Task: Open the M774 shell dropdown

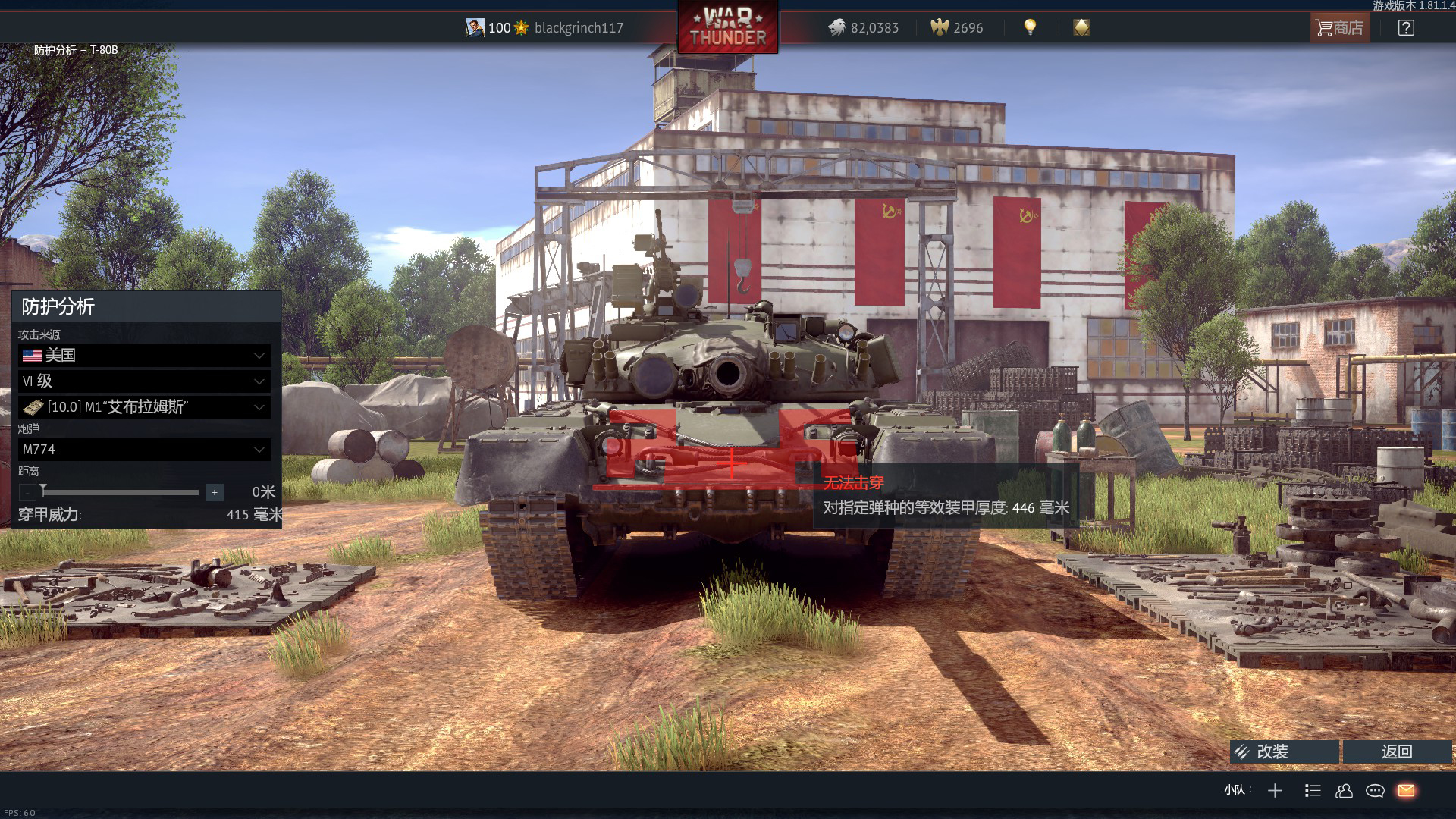Action: point(144,450)
